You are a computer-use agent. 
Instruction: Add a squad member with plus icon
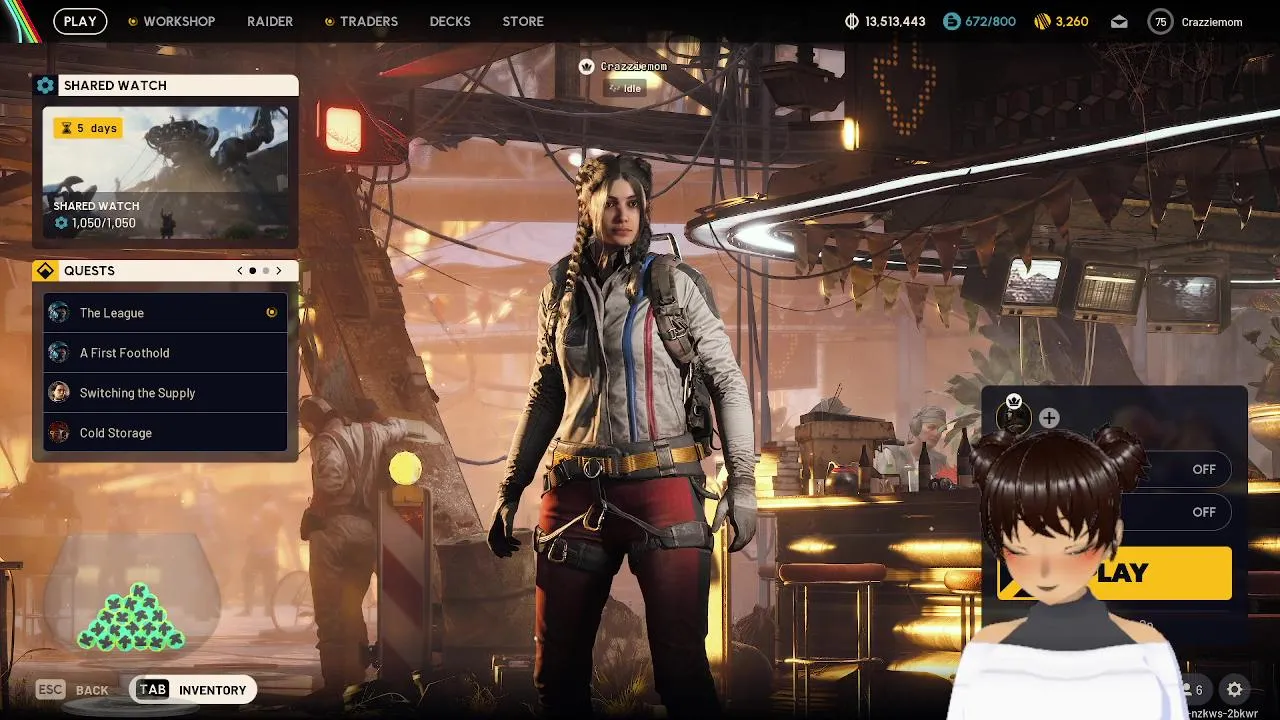coord(1049,418)
